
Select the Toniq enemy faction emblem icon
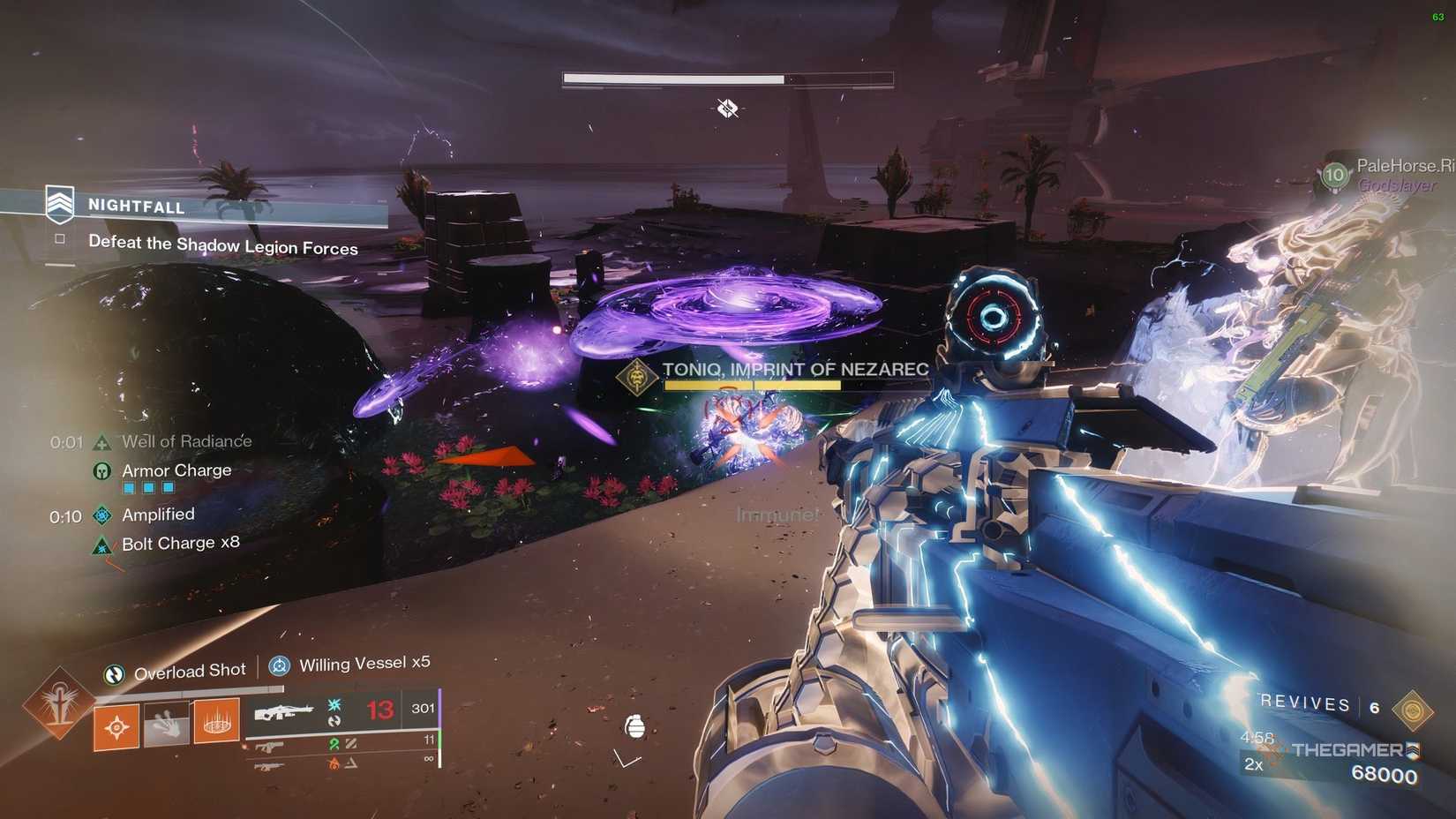click(x=636, y=379)
